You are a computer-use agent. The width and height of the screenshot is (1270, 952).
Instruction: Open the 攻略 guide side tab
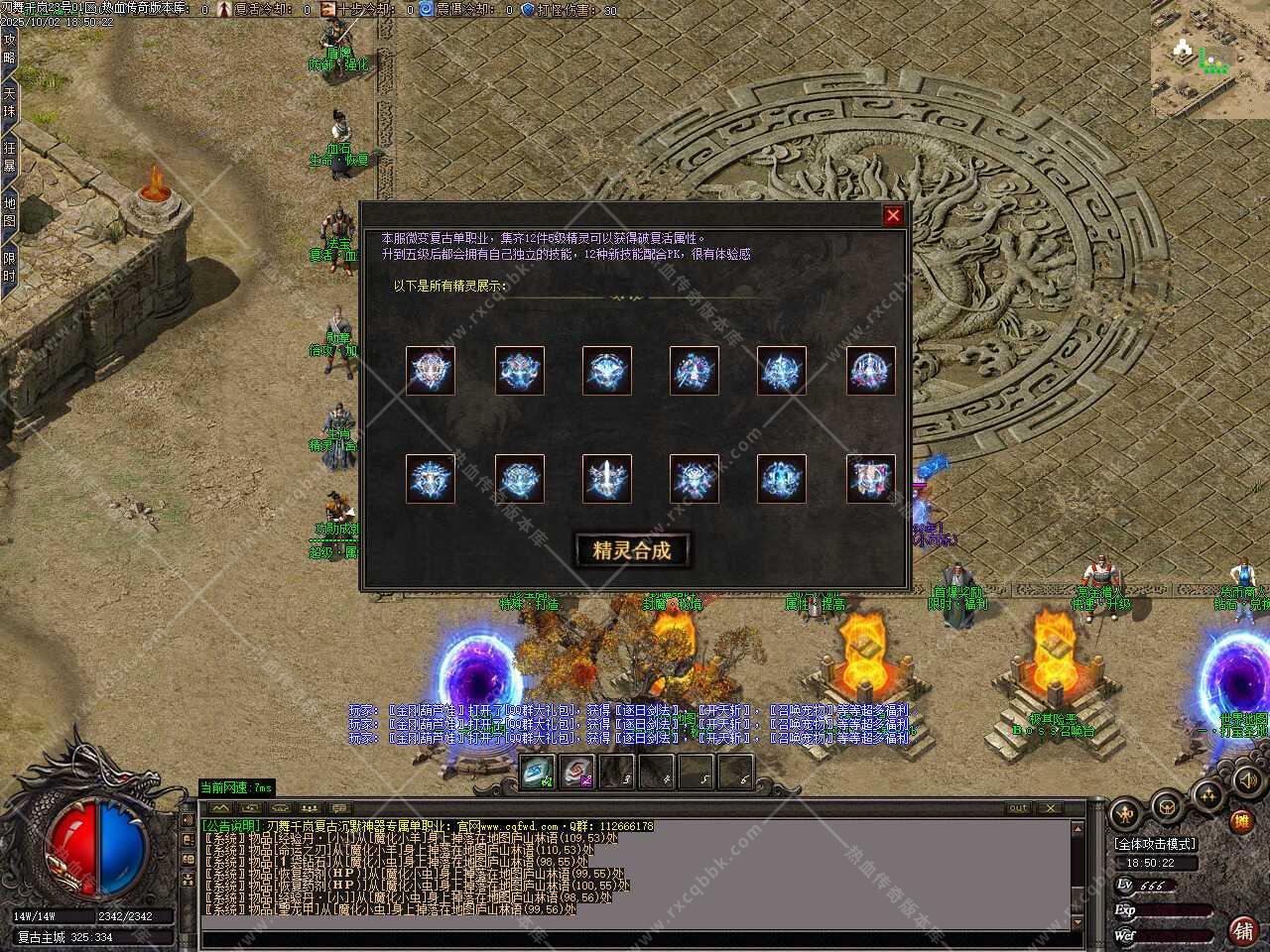point(9,49)
